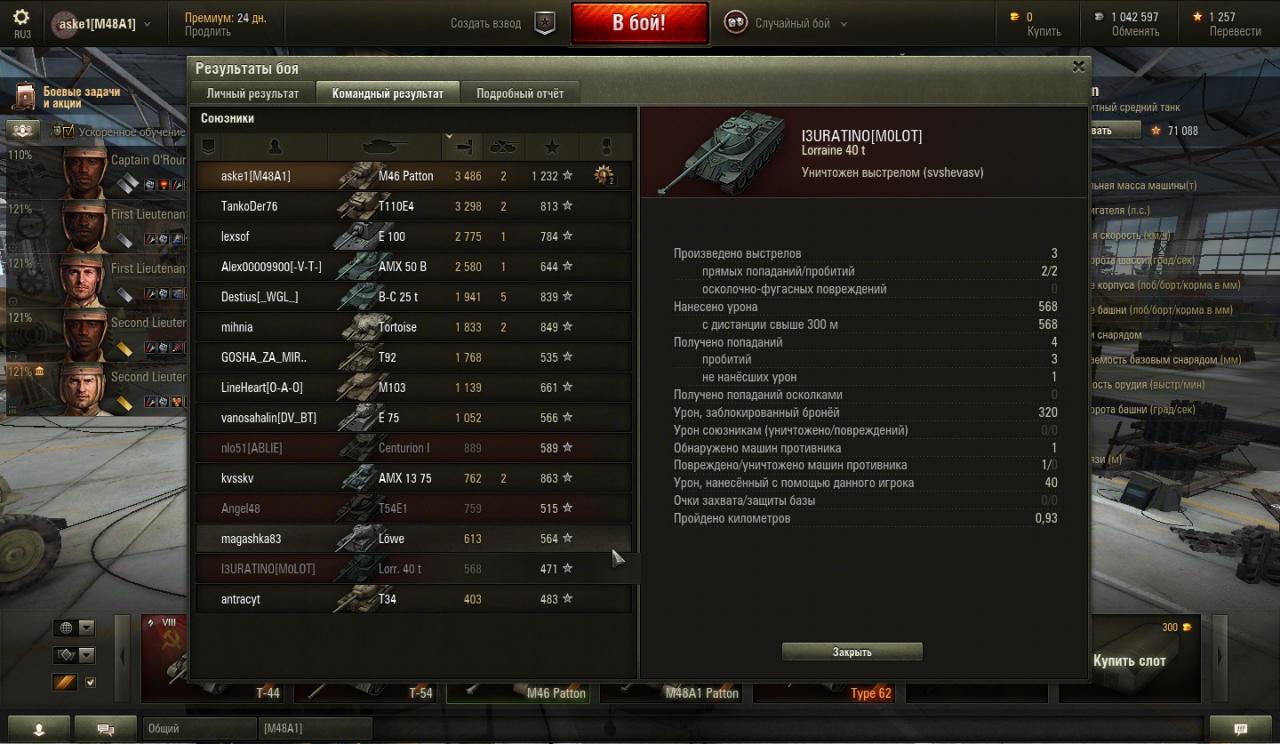The image size is (1280, 744).
Task: Convert experience with Перевести
Action: click(x=1235, y=31)
